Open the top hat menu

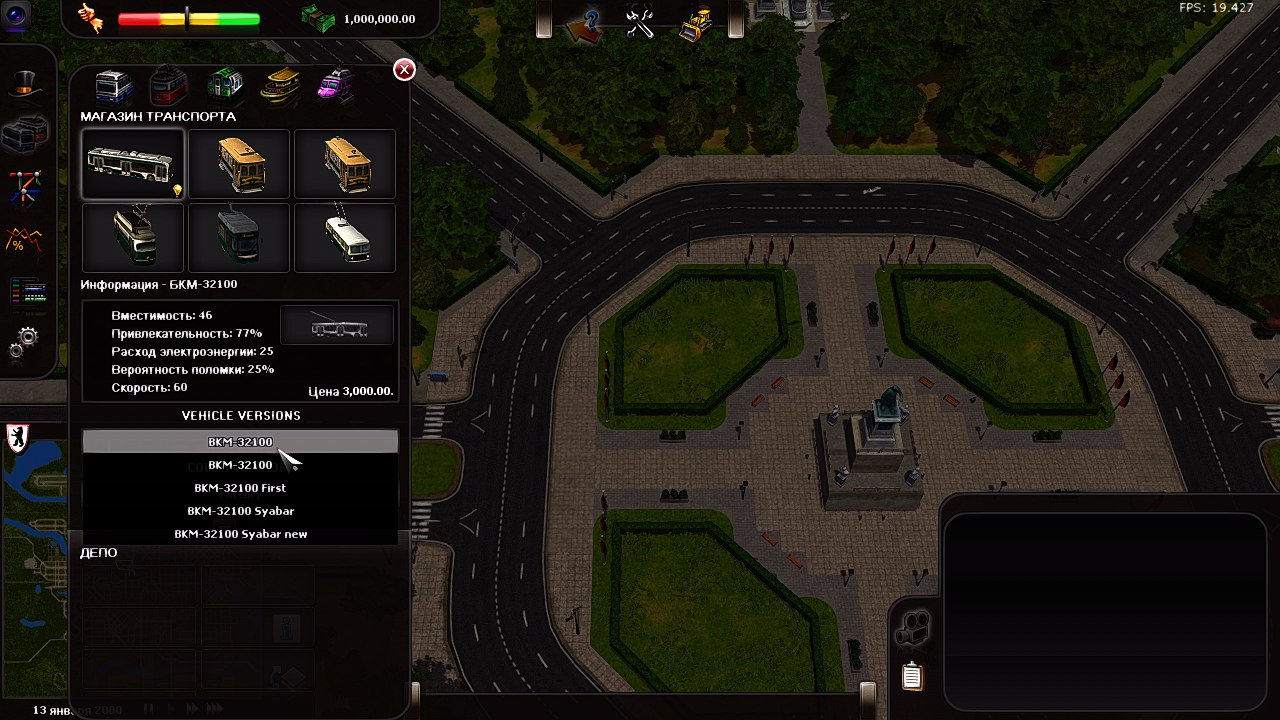pos(24,84)
